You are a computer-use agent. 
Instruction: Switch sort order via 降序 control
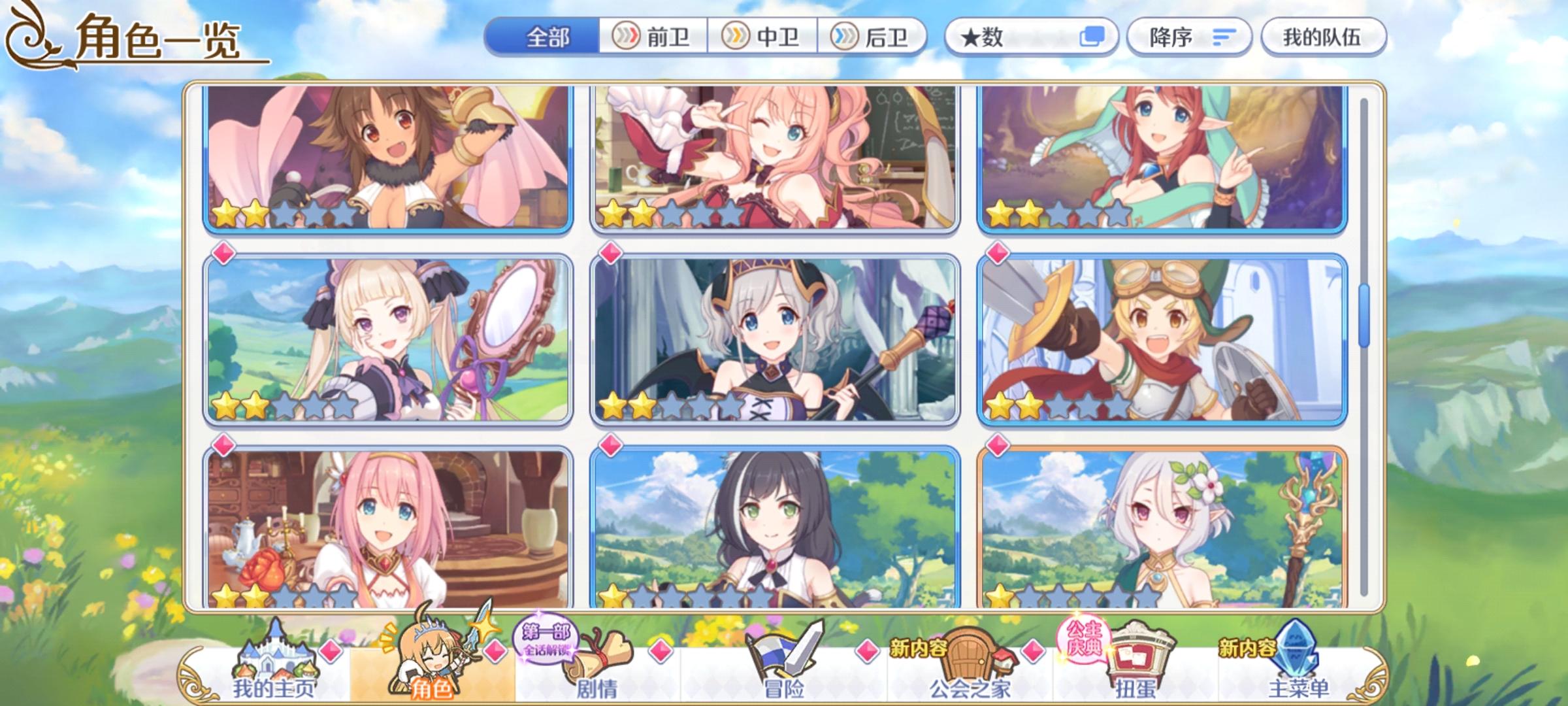(x=1189, y=37)
